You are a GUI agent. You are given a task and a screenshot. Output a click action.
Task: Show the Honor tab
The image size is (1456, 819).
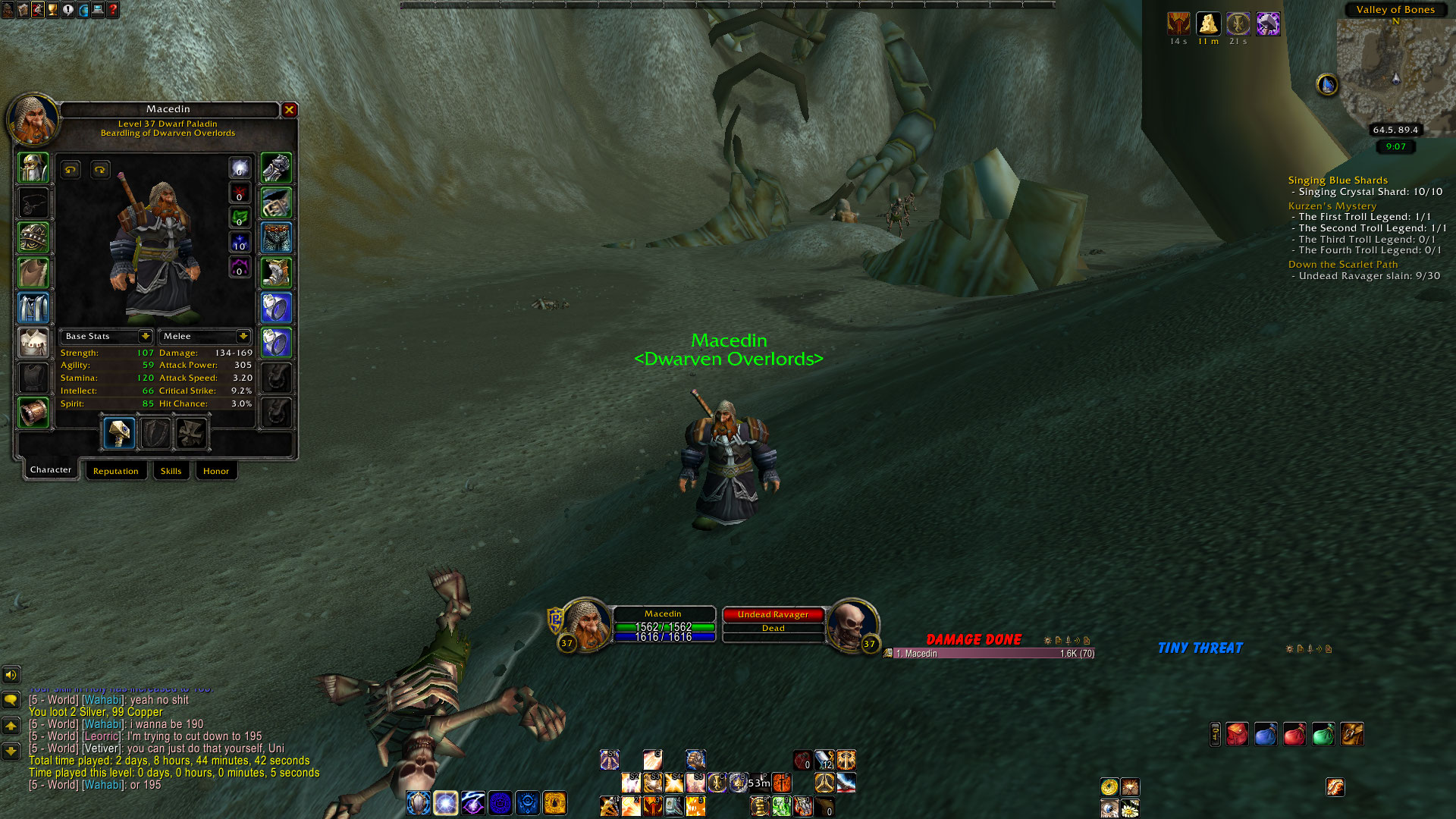215,471
